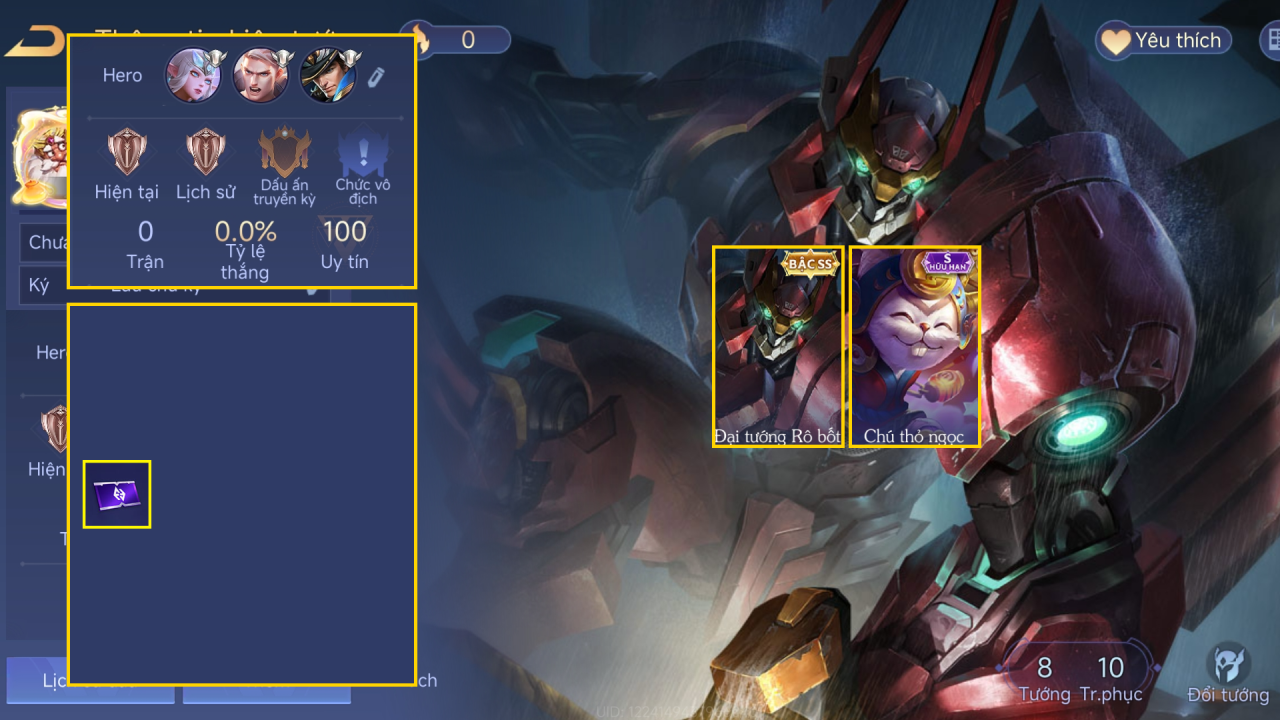Toggle the Yêu thích heart button
The width and height of the screenshot is (1280, 720).
[1163, 41]
